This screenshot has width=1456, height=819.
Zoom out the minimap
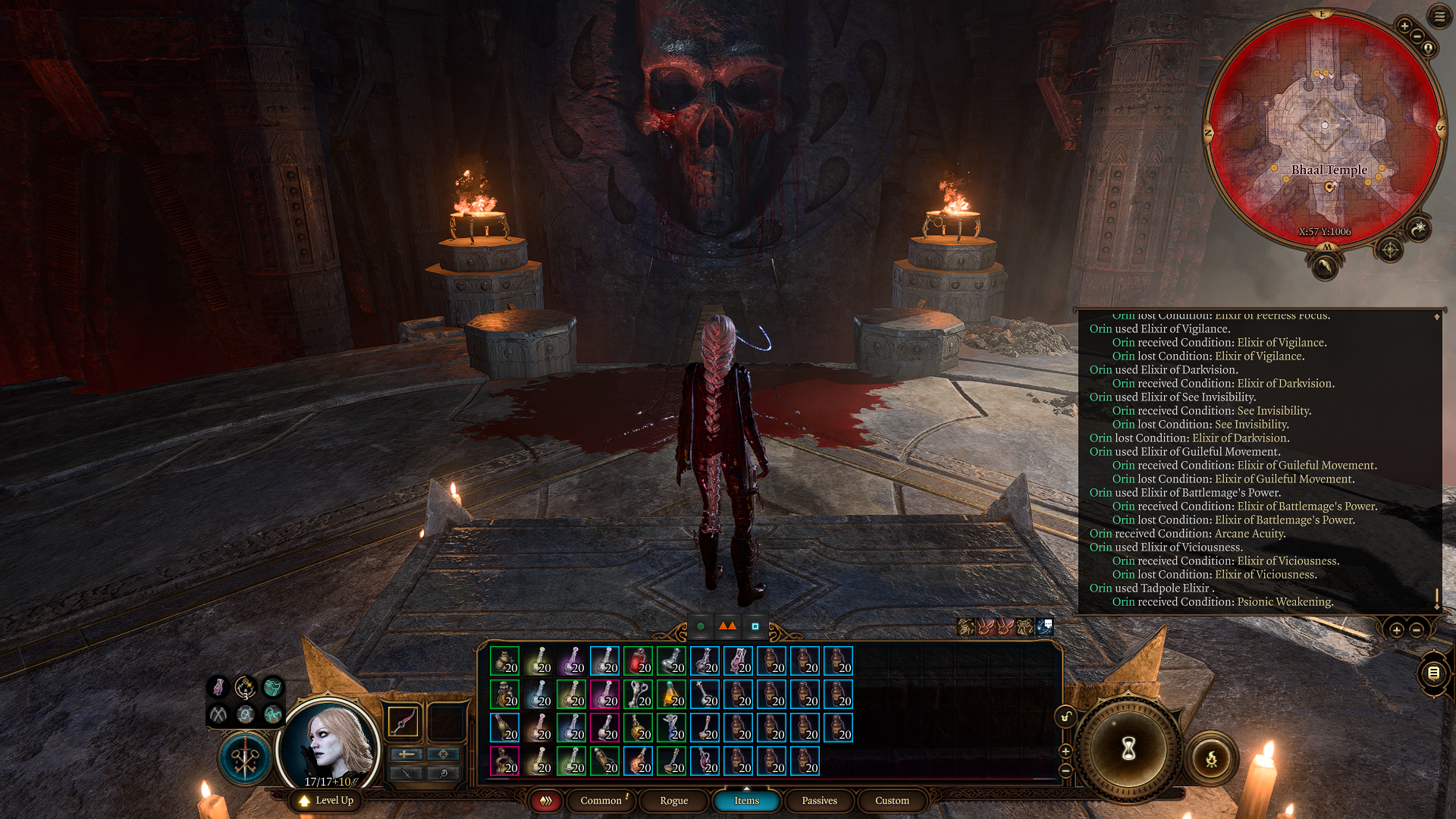coord(1417,37)
